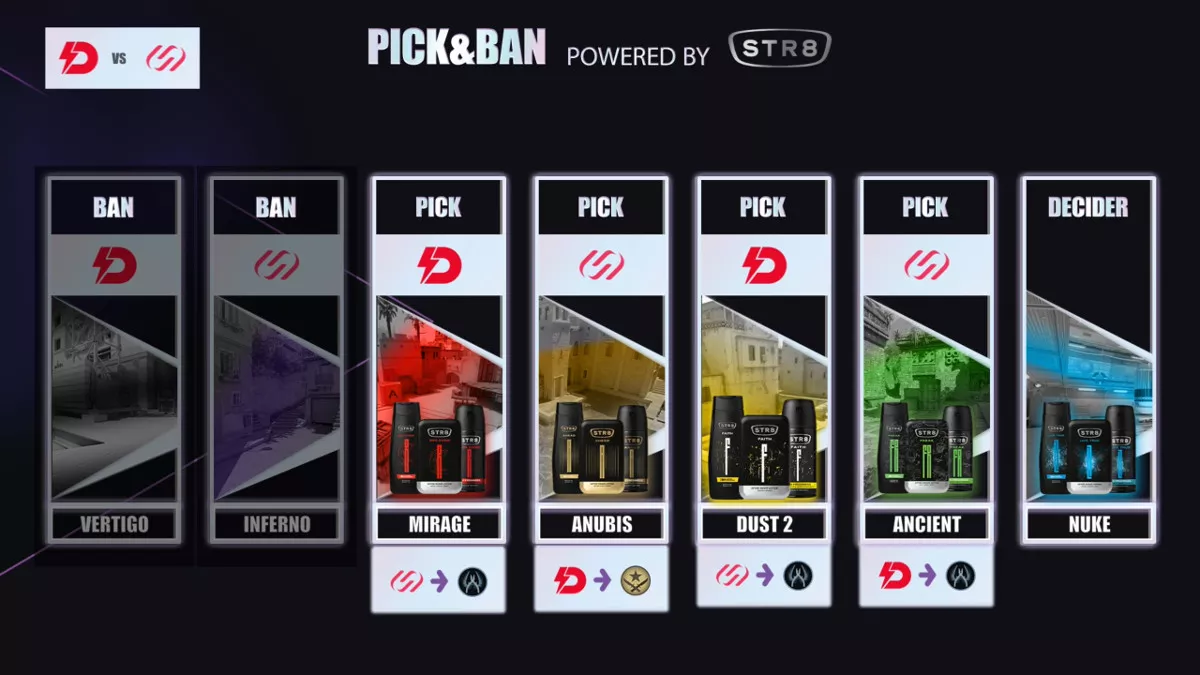
Task: Click the side choice box under Mirage
Action: point(438,580)
